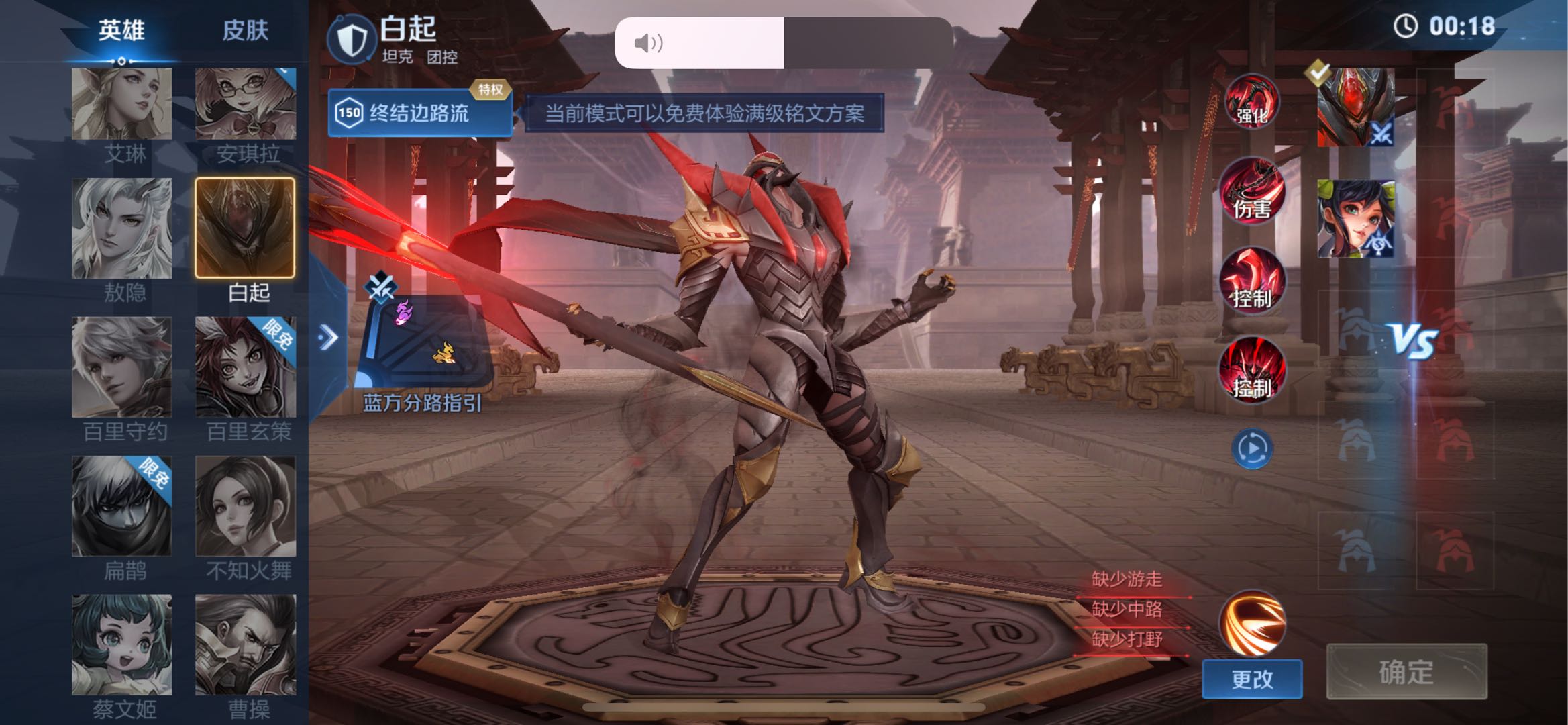Pick hero 曹操 portrait

point(245,644)
